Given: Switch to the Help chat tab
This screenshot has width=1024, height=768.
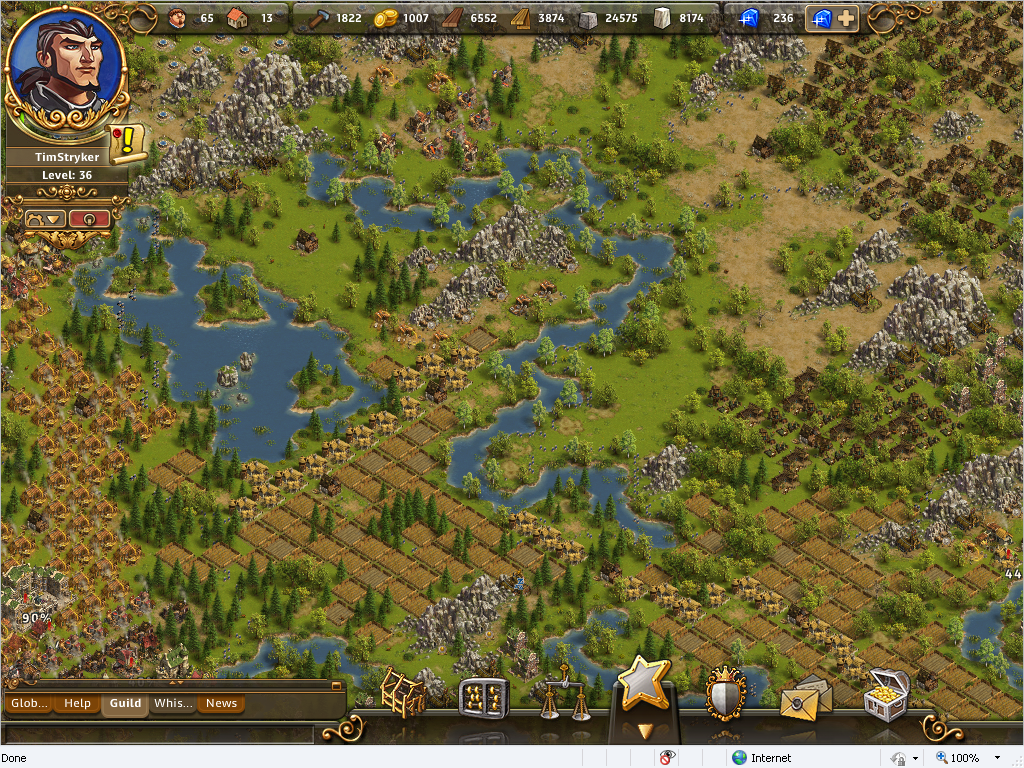Looking at the screenshot, I should [77, 703].
